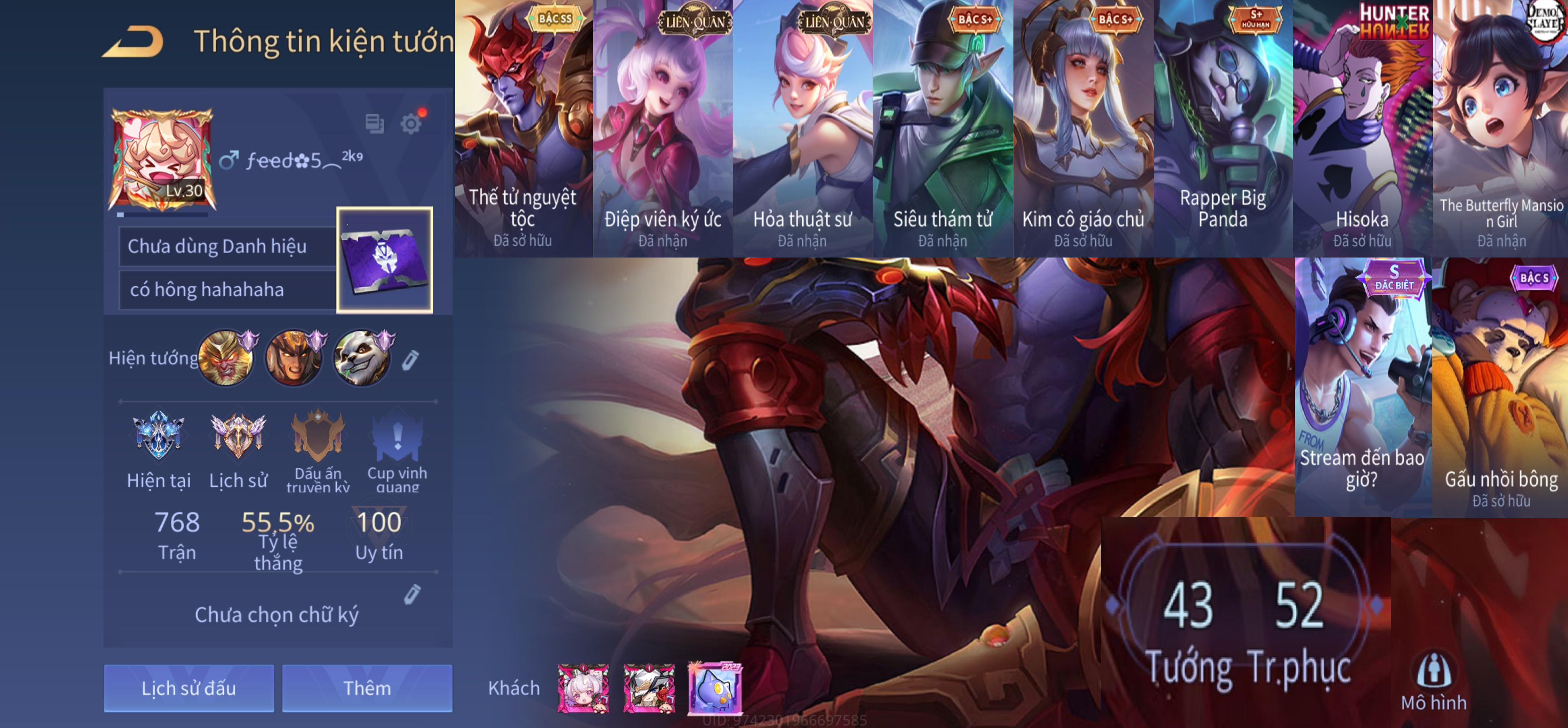This screenshot has height=728, width=1568.
Task: View the Hiện tại rank badge
Action: [158, 436]
